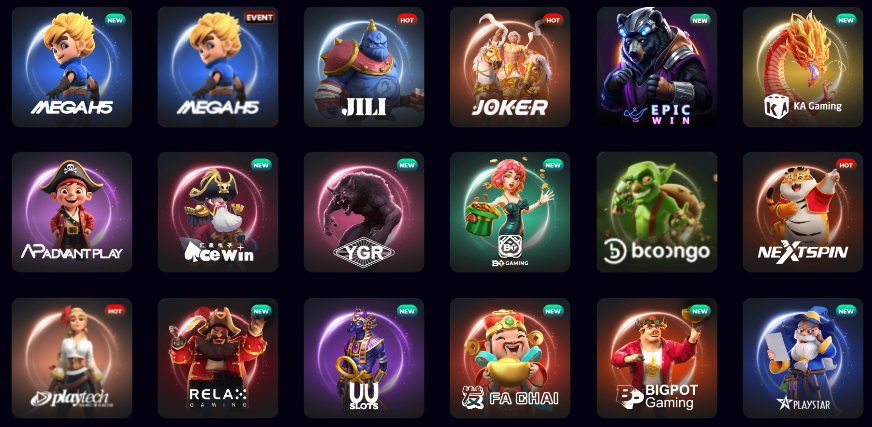Screen dimensions: 872x427
Task: Select the KA Gaming dragon tile
Action: pyautogui.click(x=803, y=67)
